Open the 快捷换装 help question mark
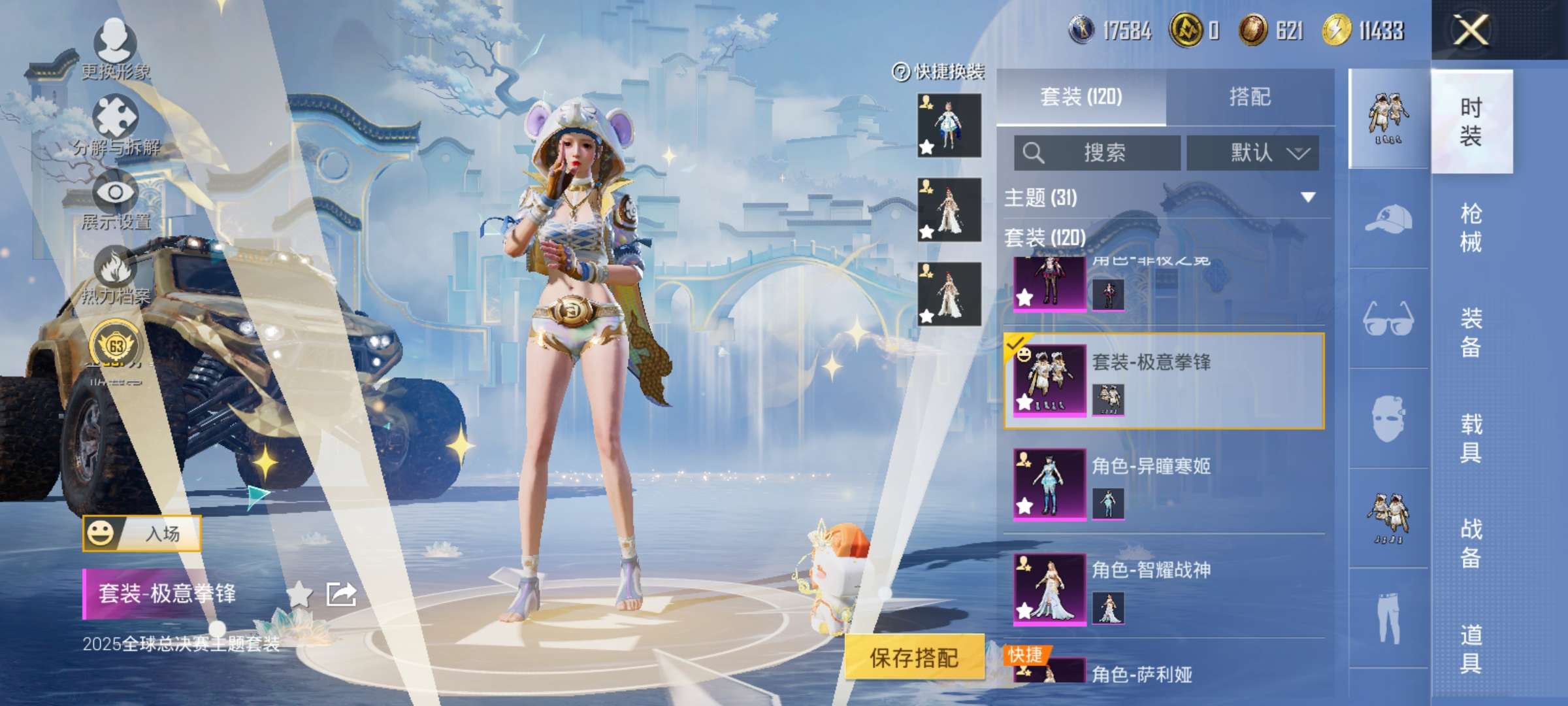1568x706 pixels. point(901,72)
